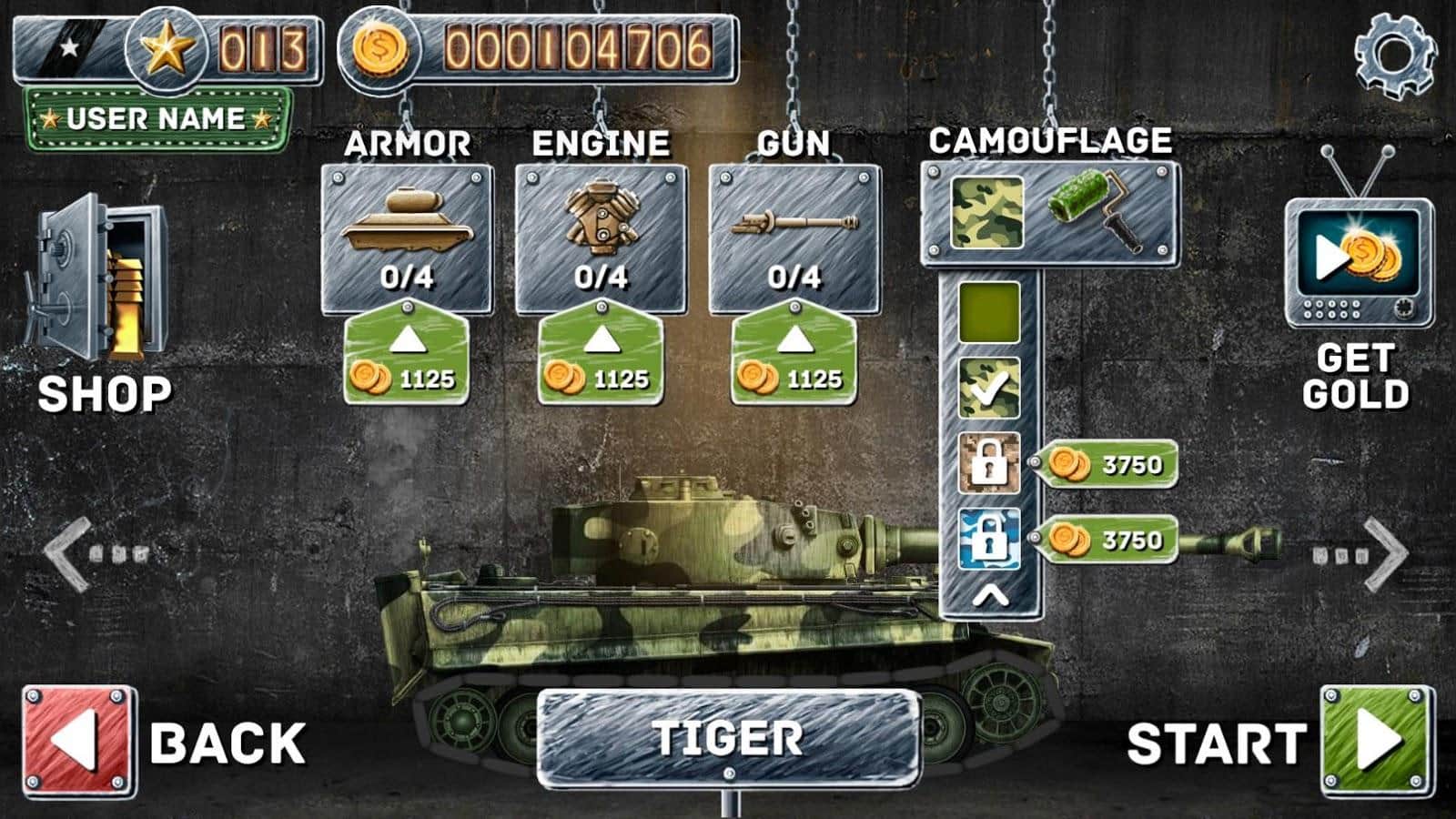Show the next tank
1456x819 pixels.
pos(1386,553)
